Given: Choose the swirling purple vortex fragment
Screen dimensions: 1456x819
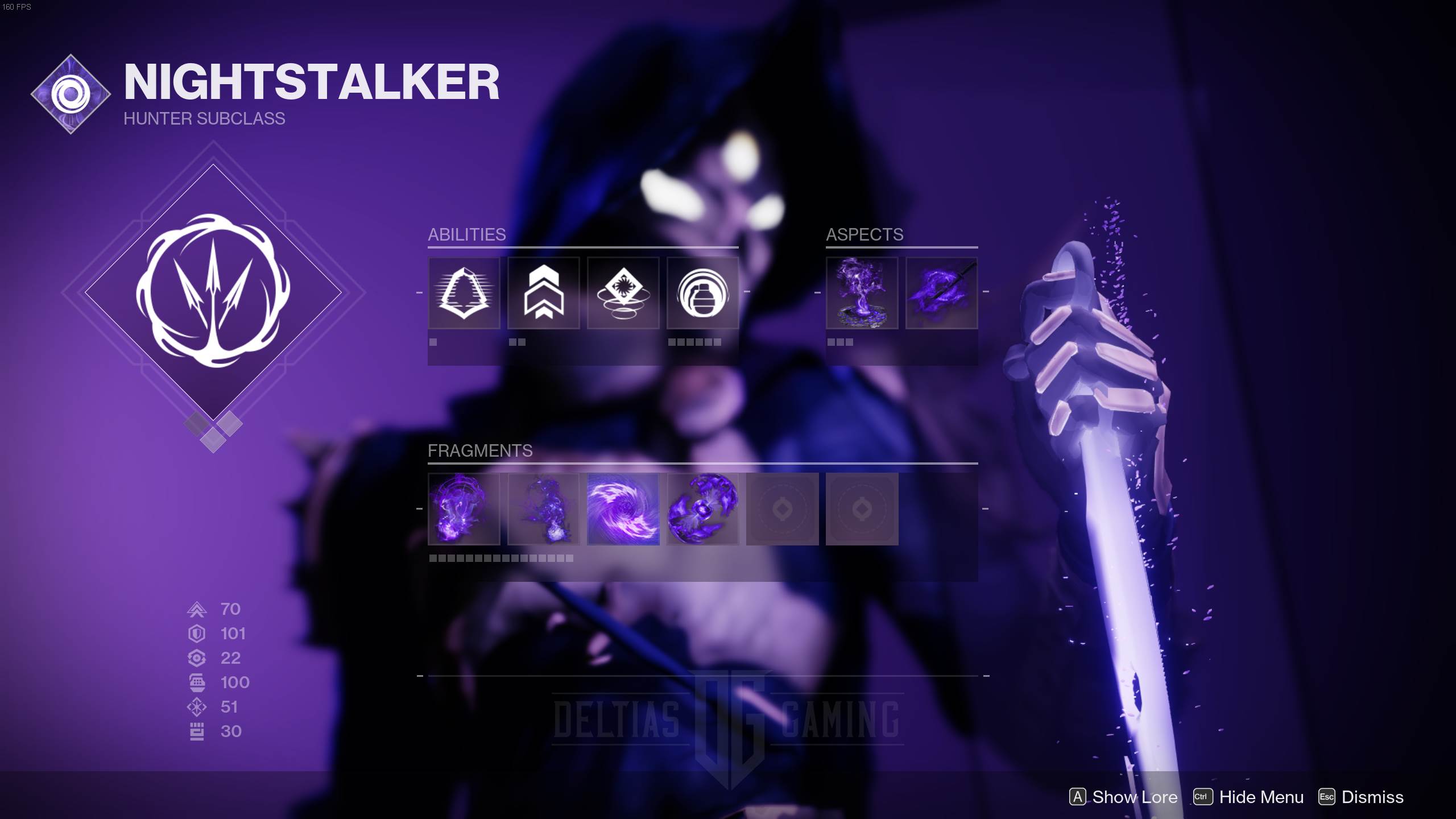Looking at the screenshot, I should click(623, 509).
